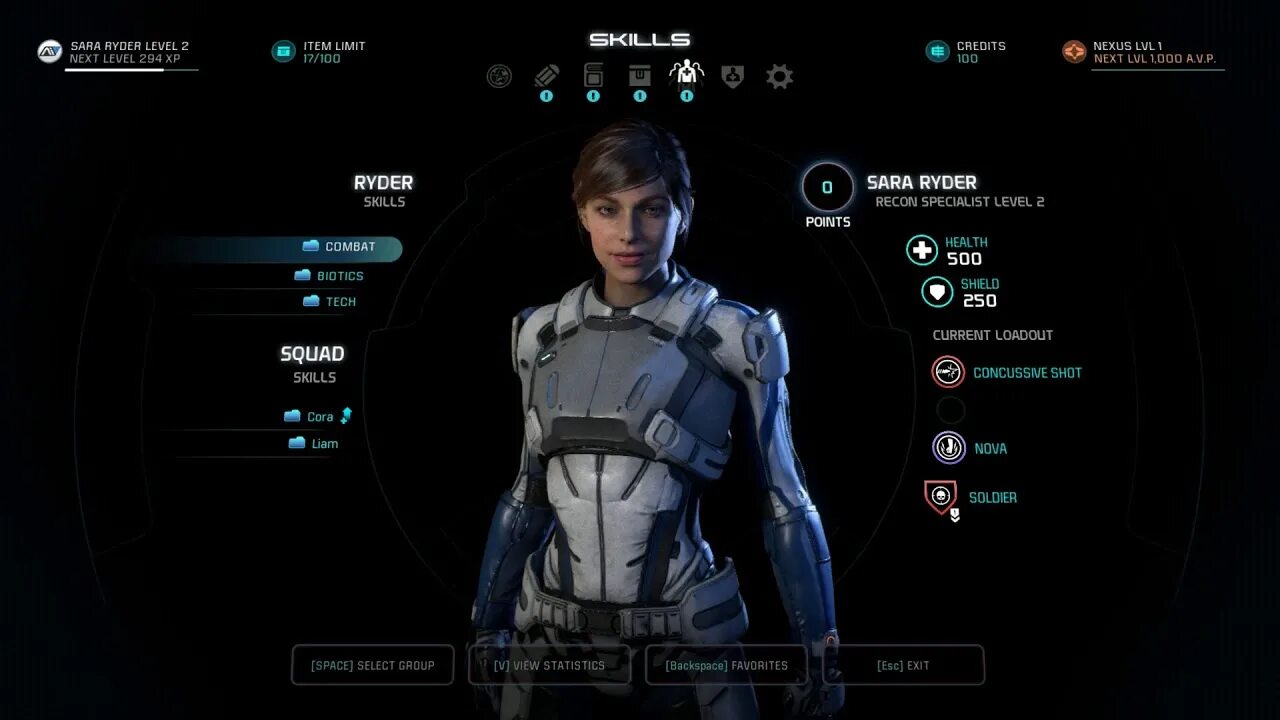Select the Concussive Shot loadout skill
Image resolution: width=1280 pixels, height=720 pixels.
(1010, 373)
